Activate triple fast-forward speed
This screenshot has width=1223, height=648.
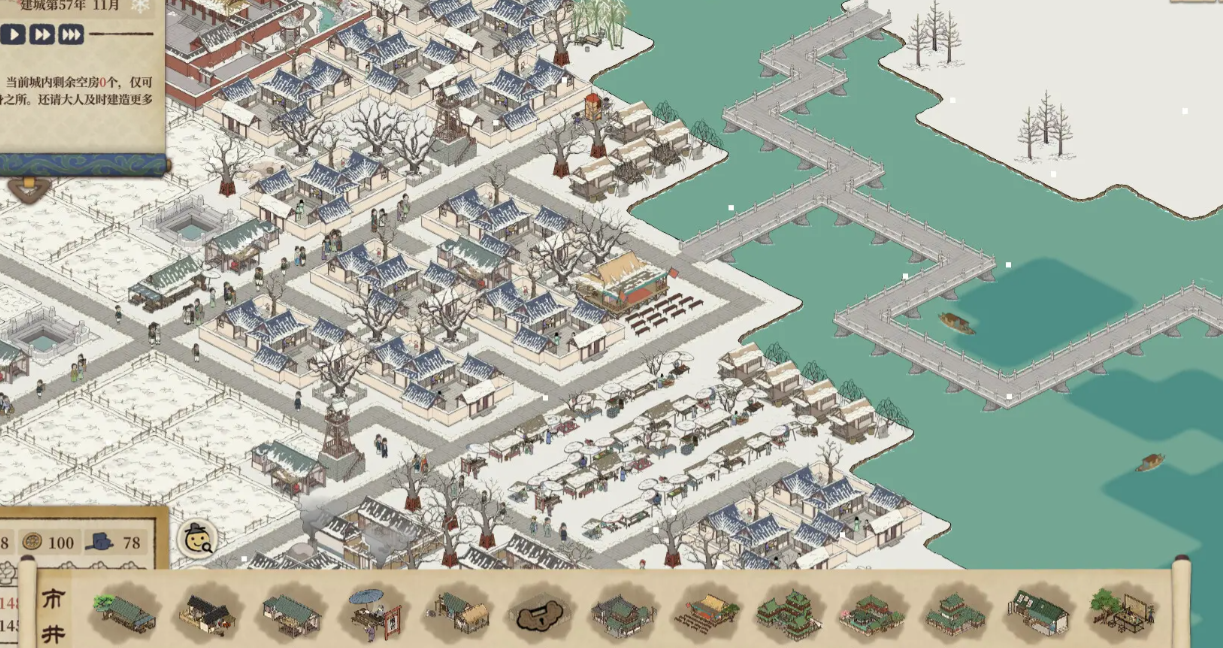point(71,35)
